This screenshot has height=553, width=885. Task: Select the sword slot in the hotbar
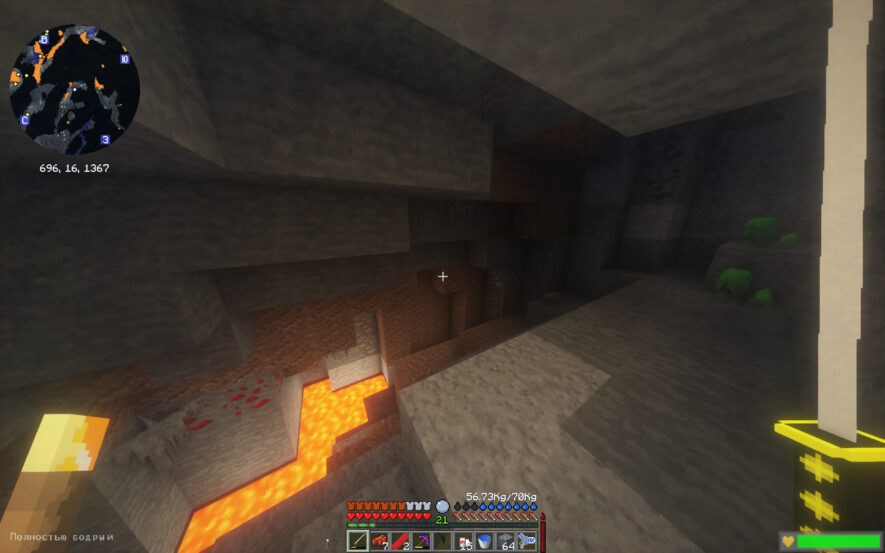coord(358,541)
